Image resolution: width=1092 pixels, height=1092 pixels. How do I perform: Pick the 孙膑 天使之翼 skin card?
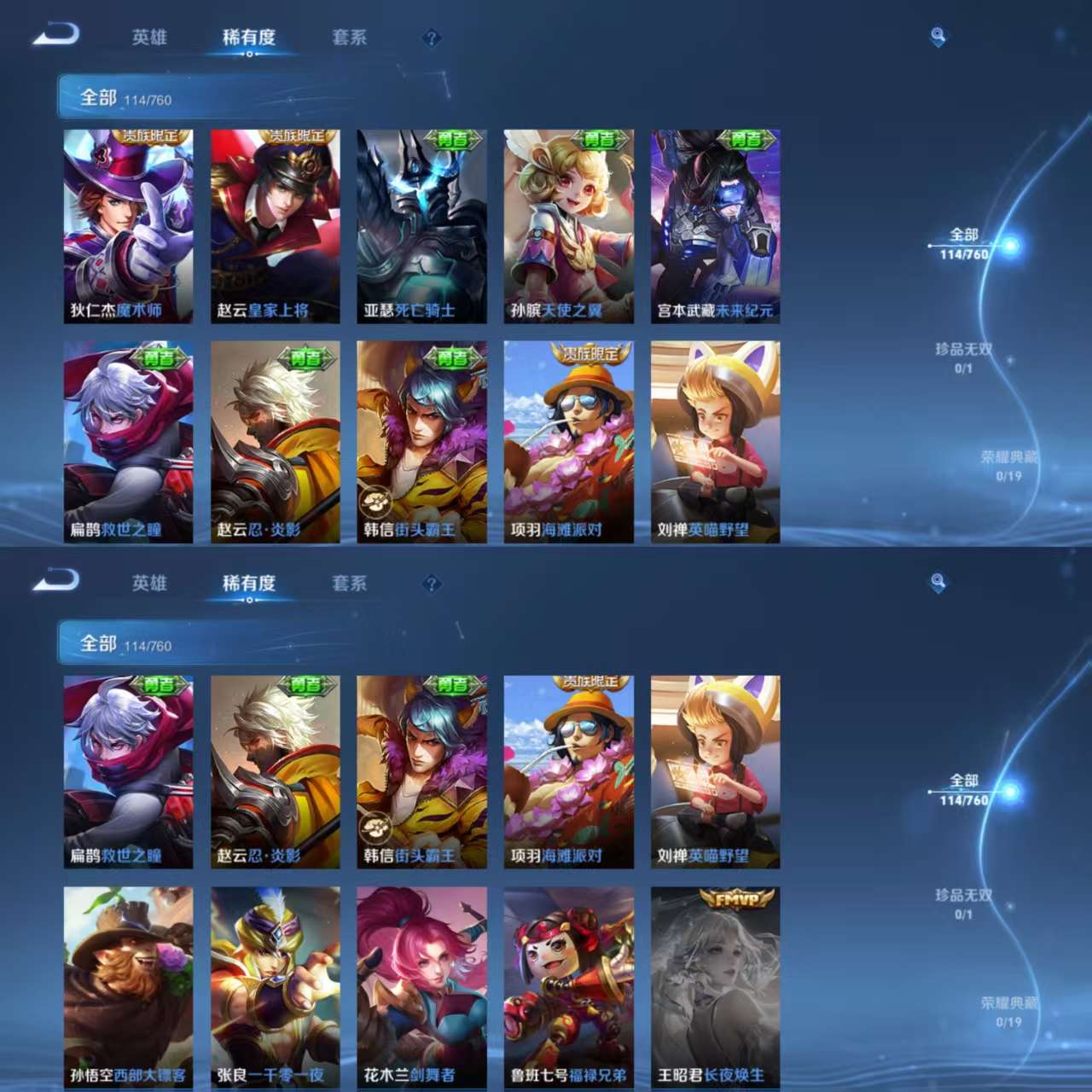coord(568,226)
